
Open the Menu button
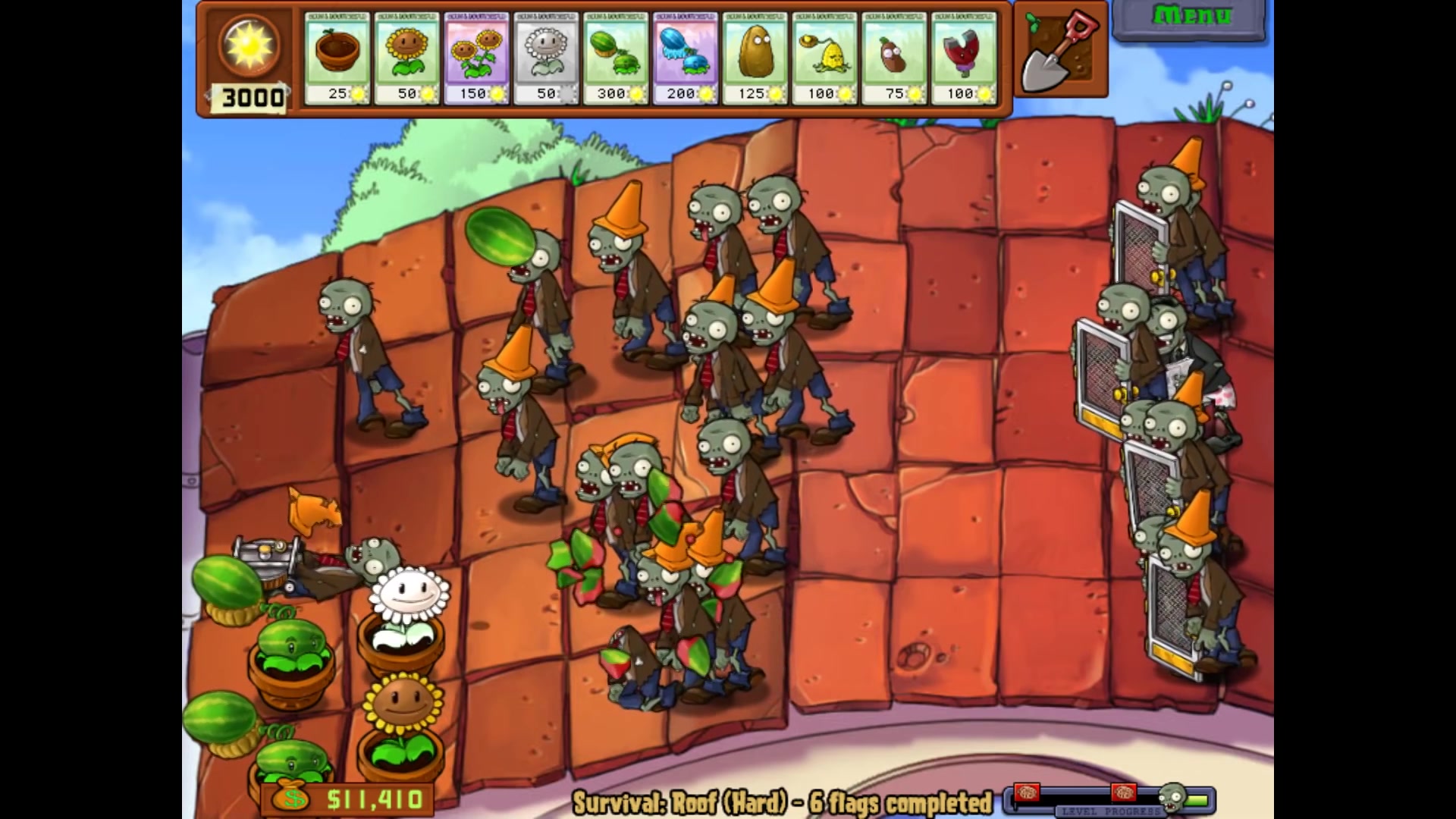[x=1190, y=17]
